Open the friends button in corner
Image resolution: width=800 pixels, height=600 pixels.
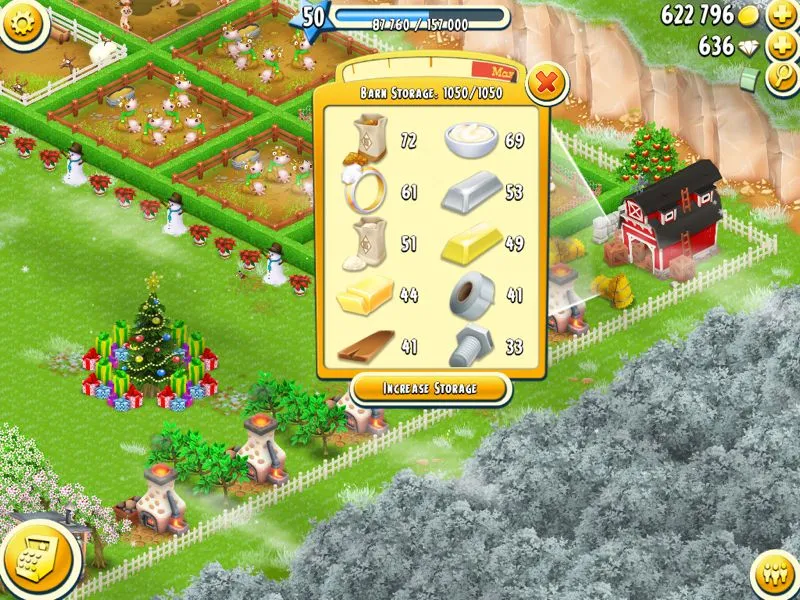pos(775,577)
